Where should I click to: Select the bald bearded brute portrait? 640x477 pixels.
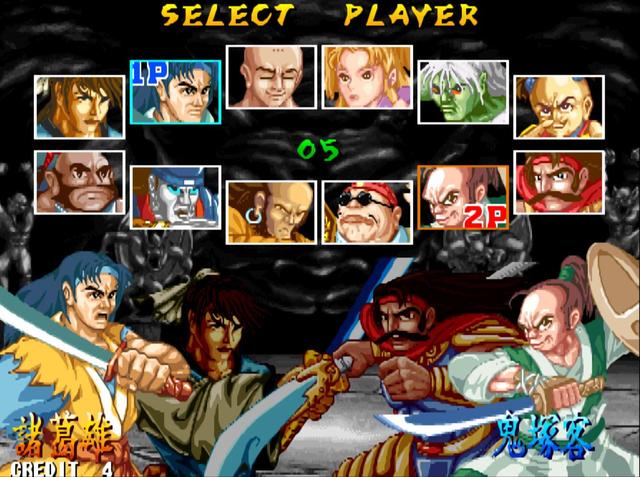click(80, 182)
